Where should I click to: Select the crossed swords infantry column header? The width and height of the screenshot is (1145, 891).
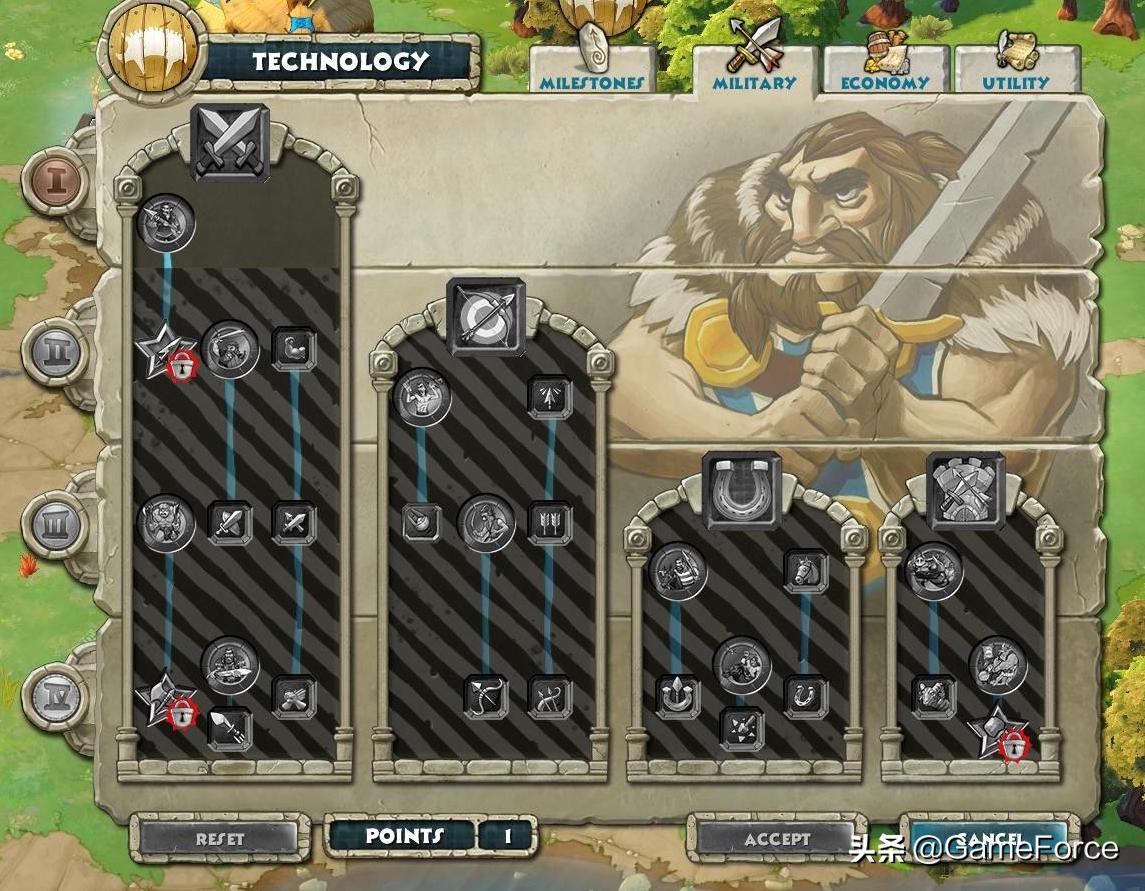231,143
